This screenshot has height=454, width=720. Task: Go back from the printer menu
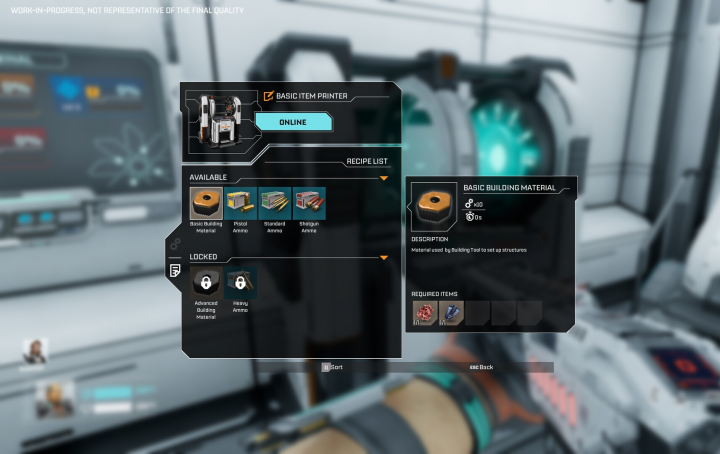(x=481, y=367)
